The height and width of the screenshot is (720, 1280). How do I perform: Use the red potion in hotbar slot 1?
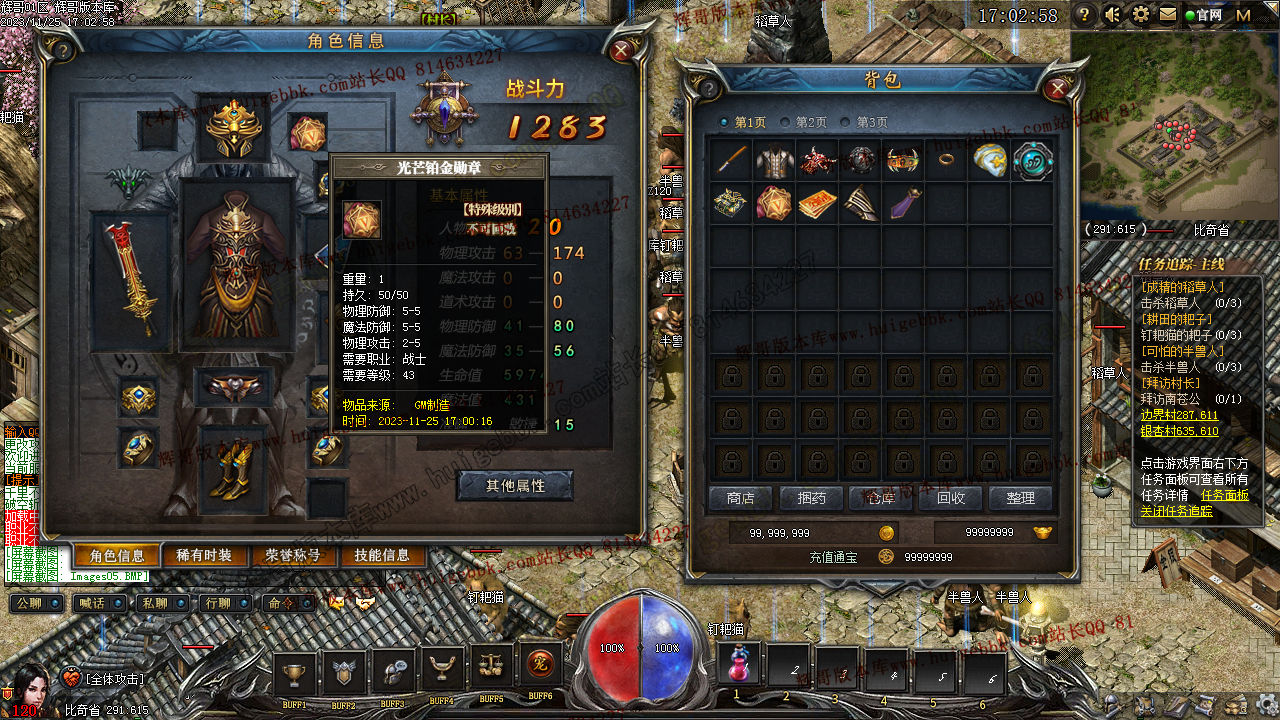tap(738, 665)
